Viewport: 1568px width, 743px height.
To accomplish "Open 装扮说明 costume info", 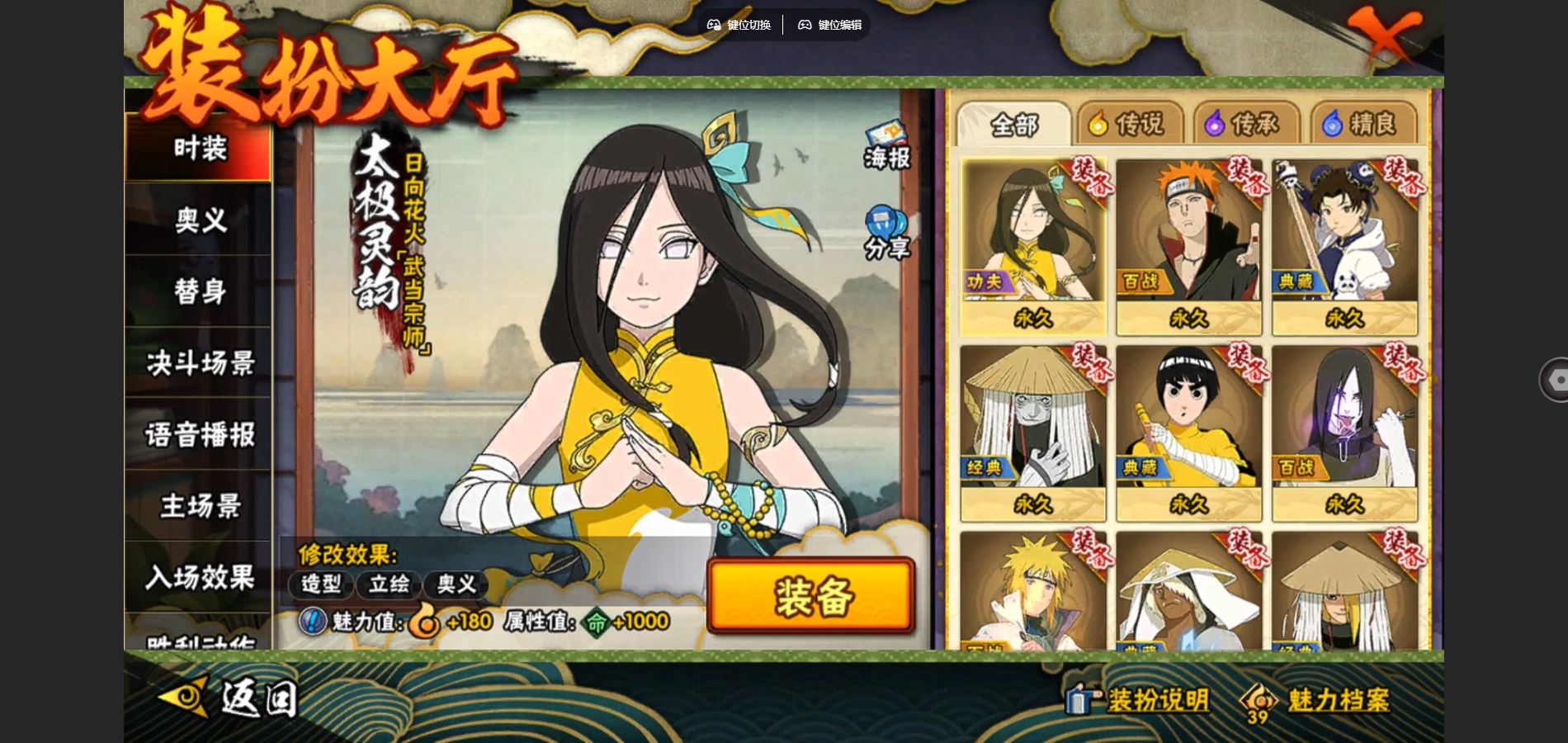I will tap(1138, 700).
